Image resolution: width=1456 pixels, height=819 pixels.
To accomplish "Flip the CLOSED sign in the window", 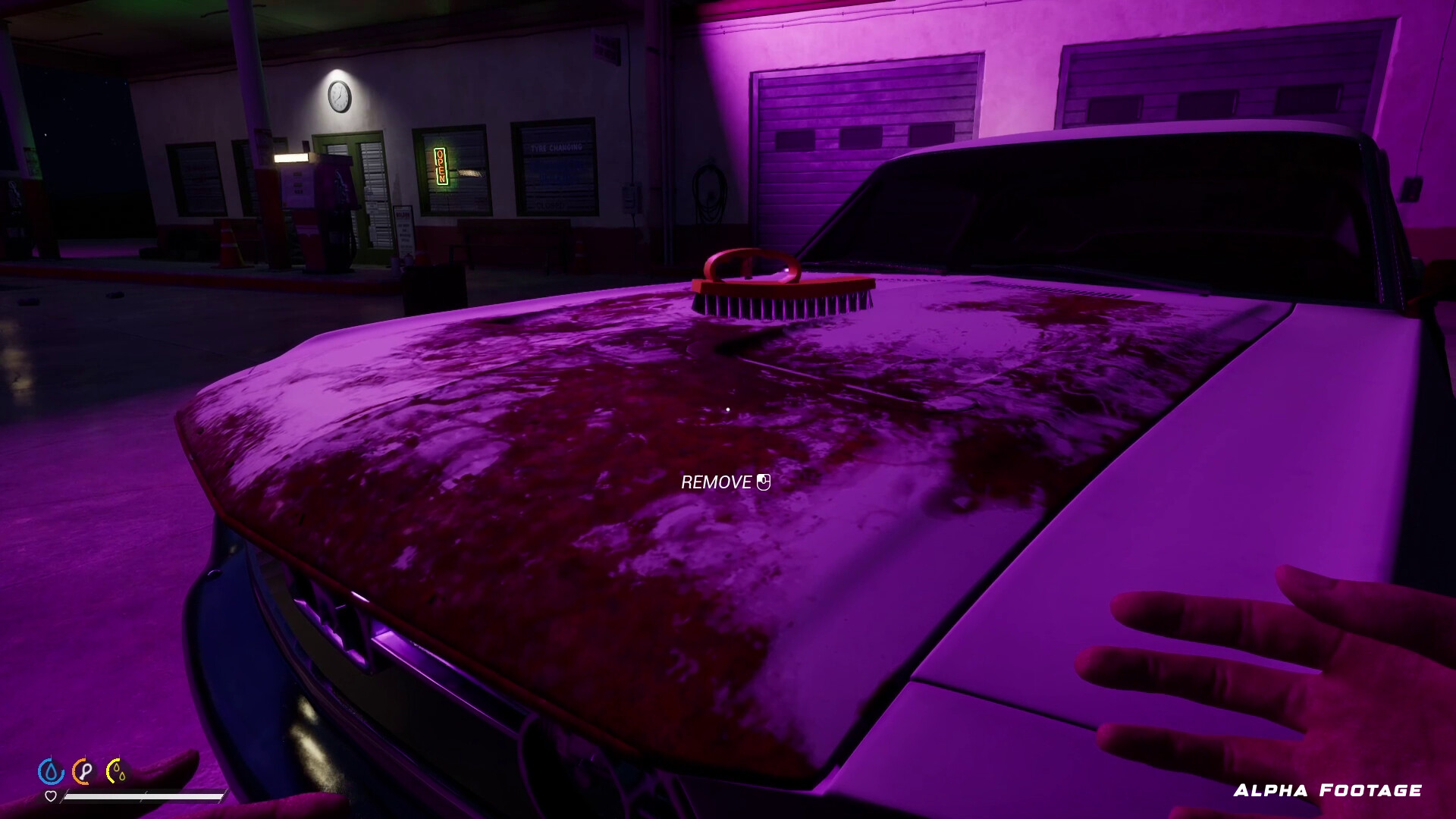I will [550, 204].
